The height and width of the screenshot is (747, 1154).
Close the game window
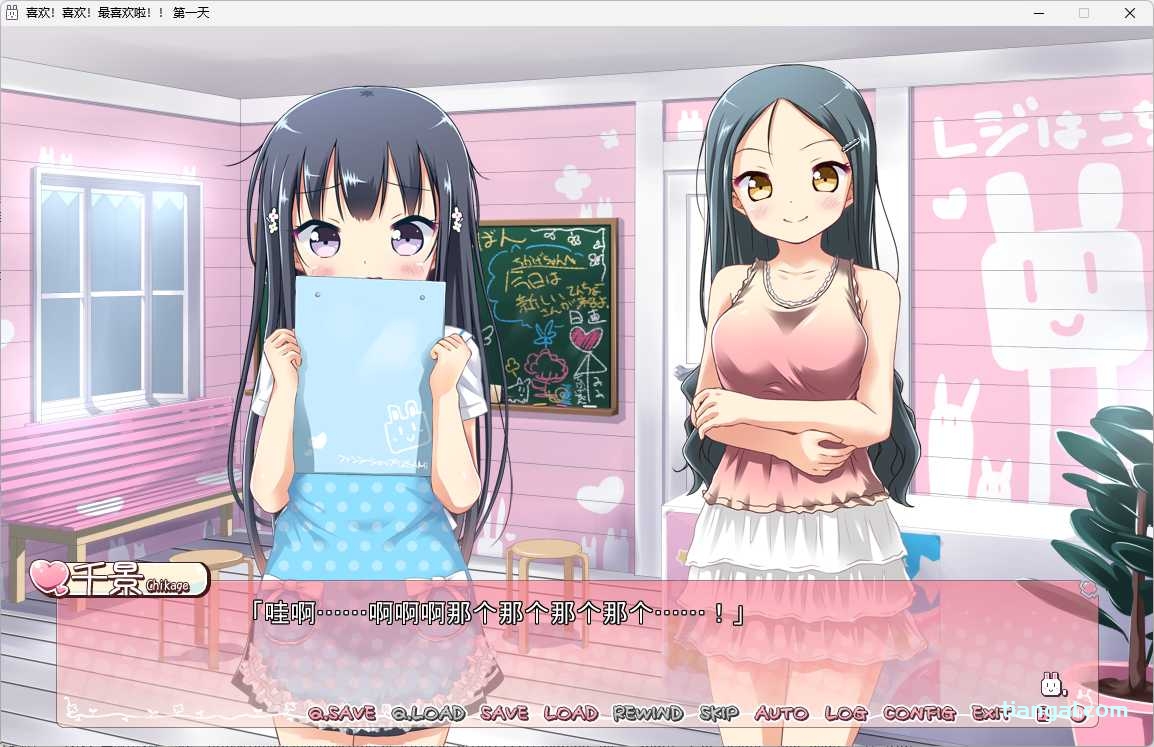[x=1130, y=13]
